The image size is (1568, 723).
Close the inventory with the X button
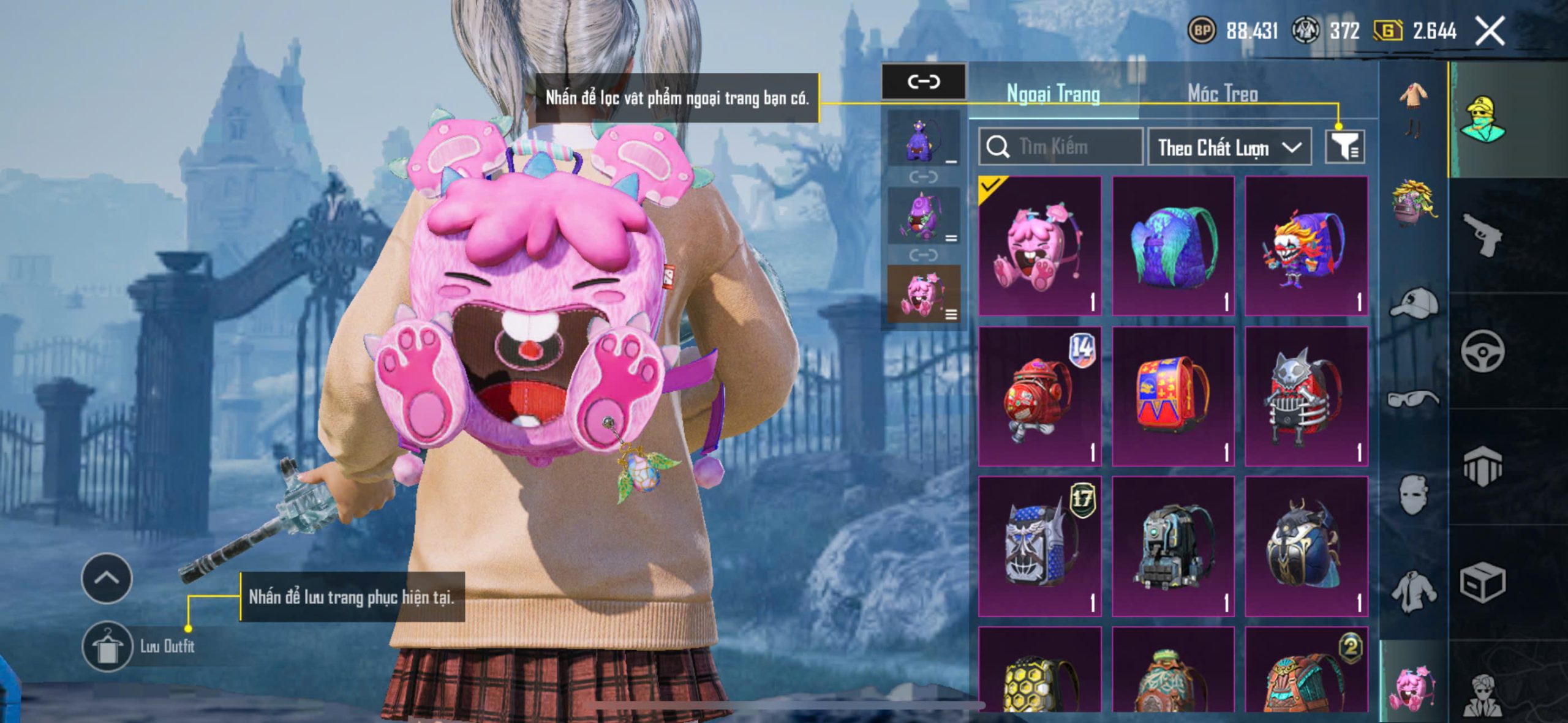1490,31
